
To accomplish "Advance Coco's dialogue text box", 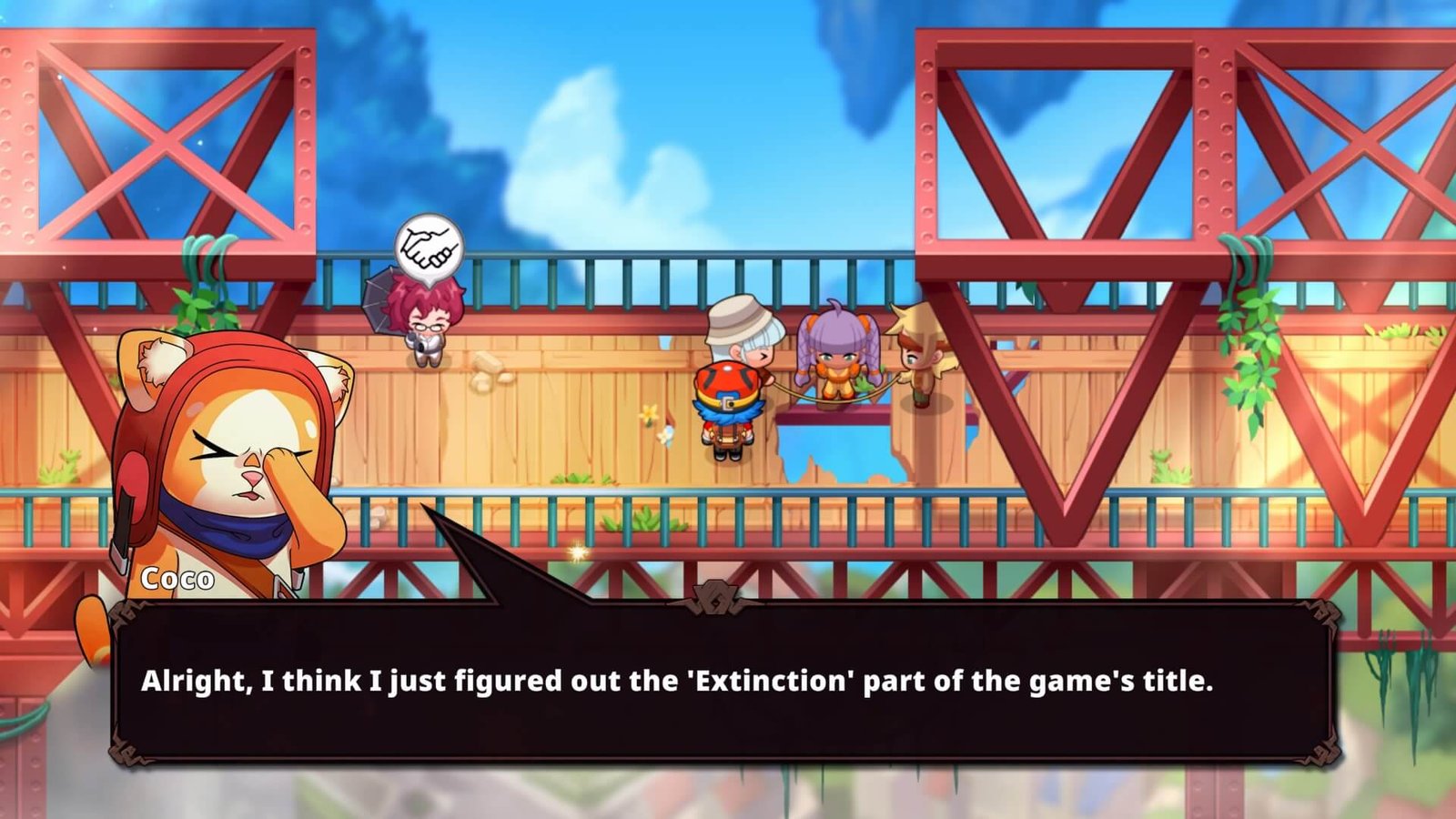I will (x=723, y=681).
